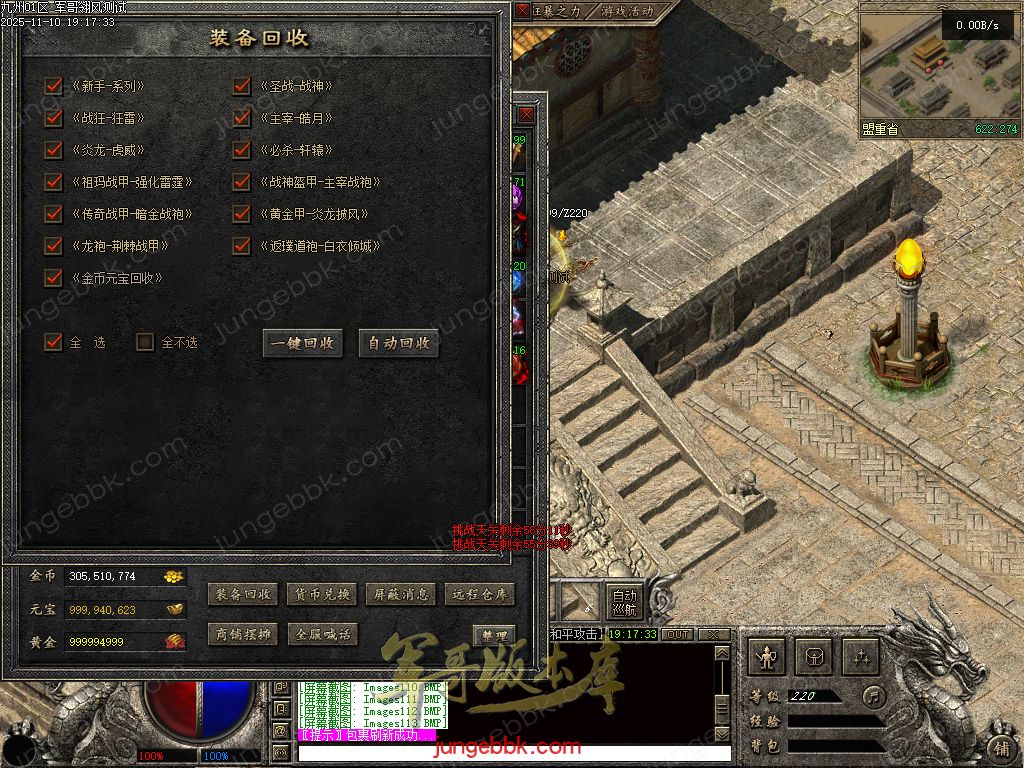
Task: Click the 全服喊话 server shout button
Action: (x=321, y=634)
